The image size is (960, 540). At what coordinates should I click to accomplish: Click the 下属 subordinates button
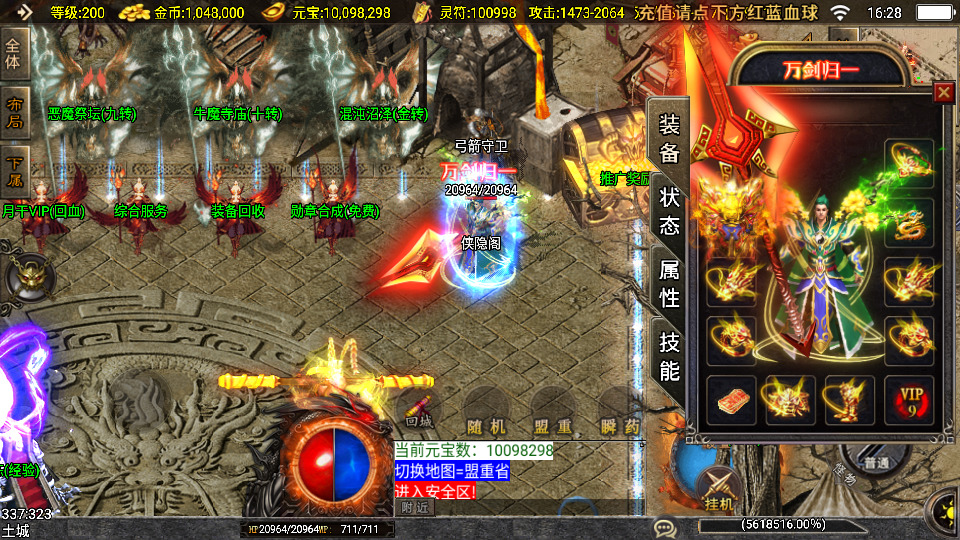(15, 172)
